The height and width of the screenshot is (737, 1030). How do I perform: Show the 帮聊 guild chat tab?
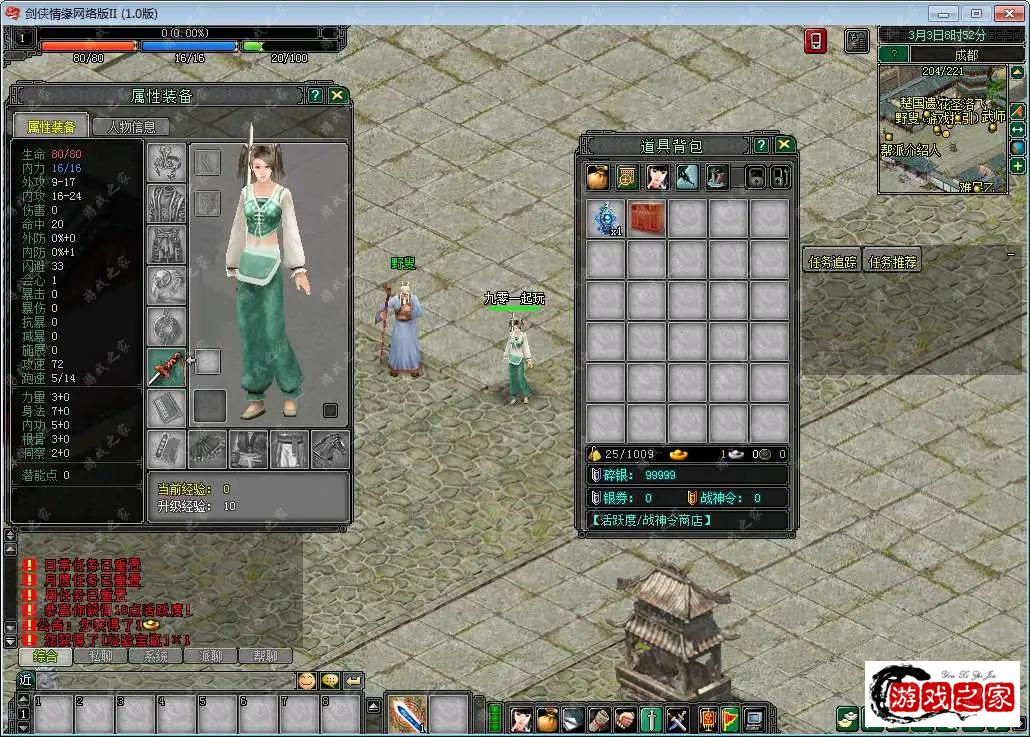[x=265, y=657]
